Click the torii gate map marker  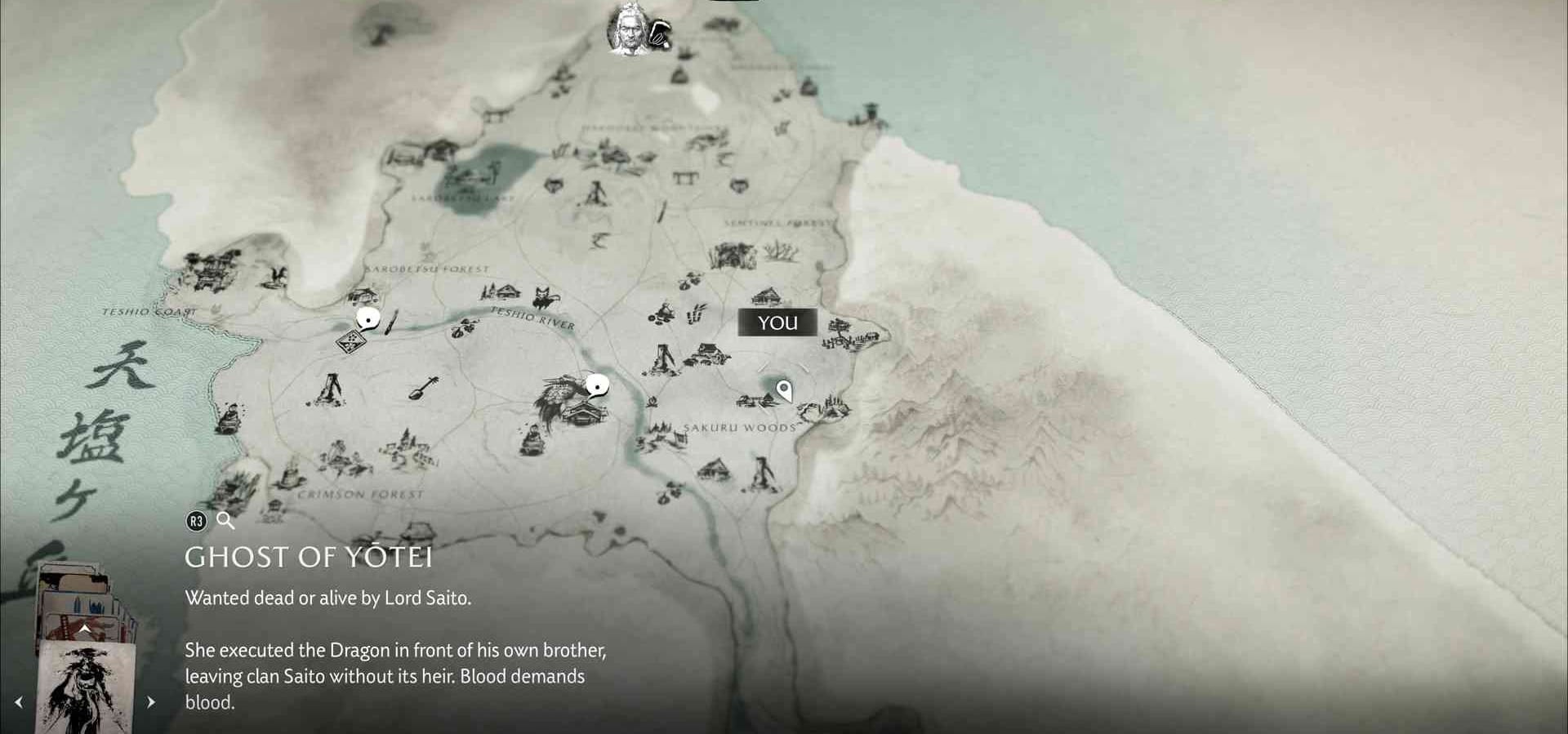[684, 176]
